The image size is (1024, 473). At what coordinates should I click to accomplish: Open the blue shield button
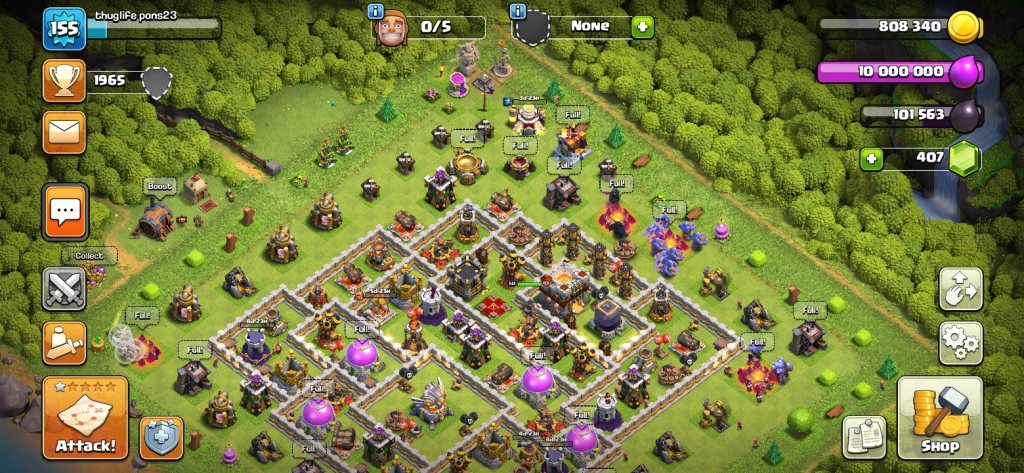160,438
